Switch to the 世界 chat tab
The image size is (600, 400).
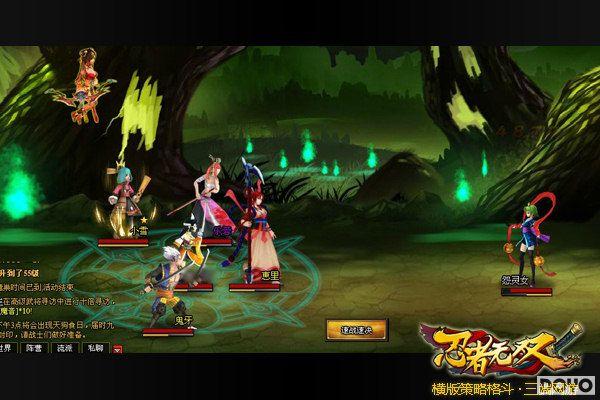pos(6,348)
